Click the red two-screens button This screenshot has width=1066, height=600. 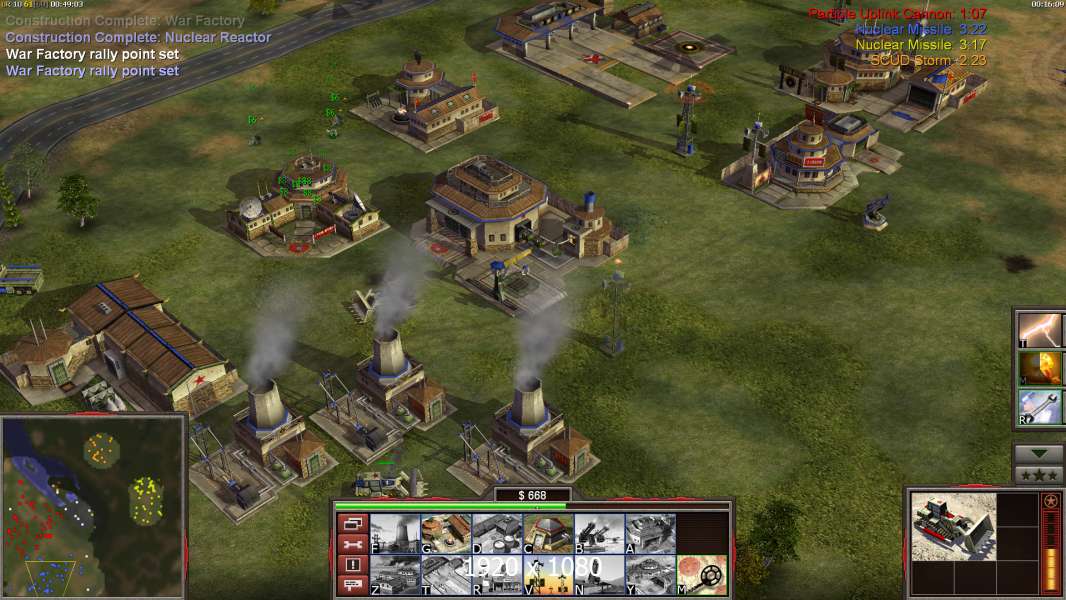(351, 523)
